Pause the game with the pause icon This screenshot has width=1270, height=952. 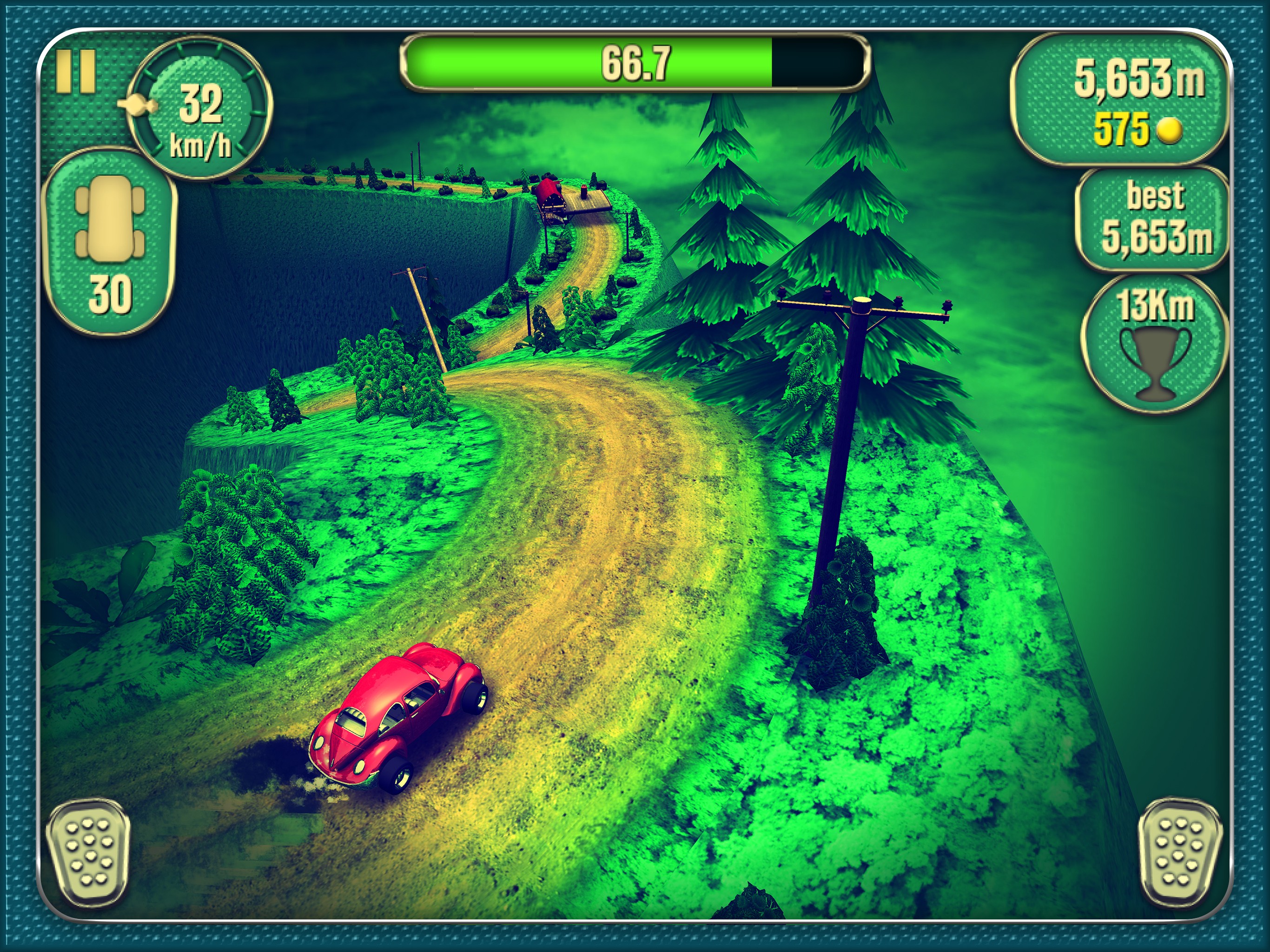tap(75, 71)
